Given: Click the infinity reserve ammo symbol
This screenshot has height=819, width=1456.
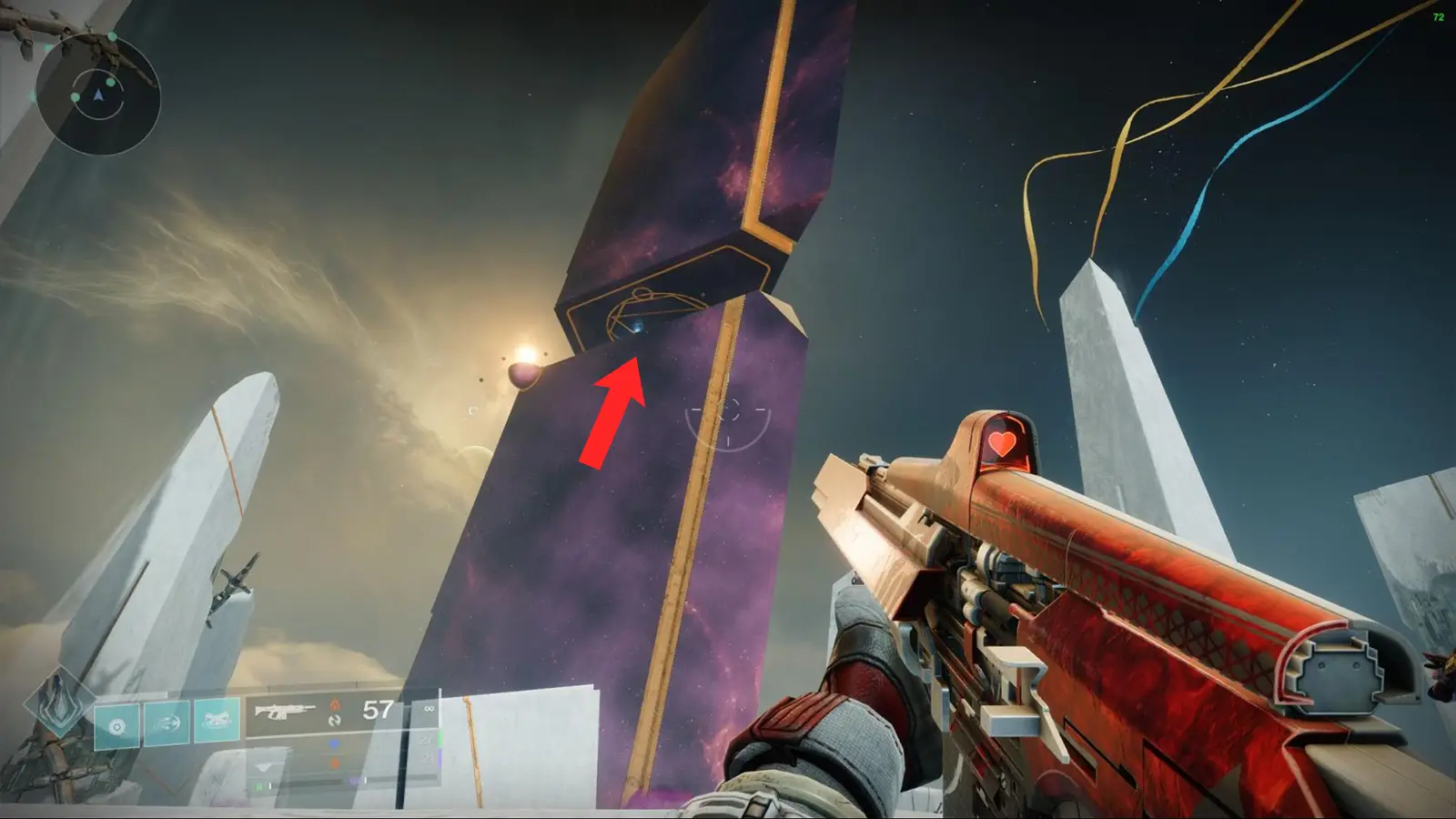Looking at the screenshot, I should (x=430, y=709).
